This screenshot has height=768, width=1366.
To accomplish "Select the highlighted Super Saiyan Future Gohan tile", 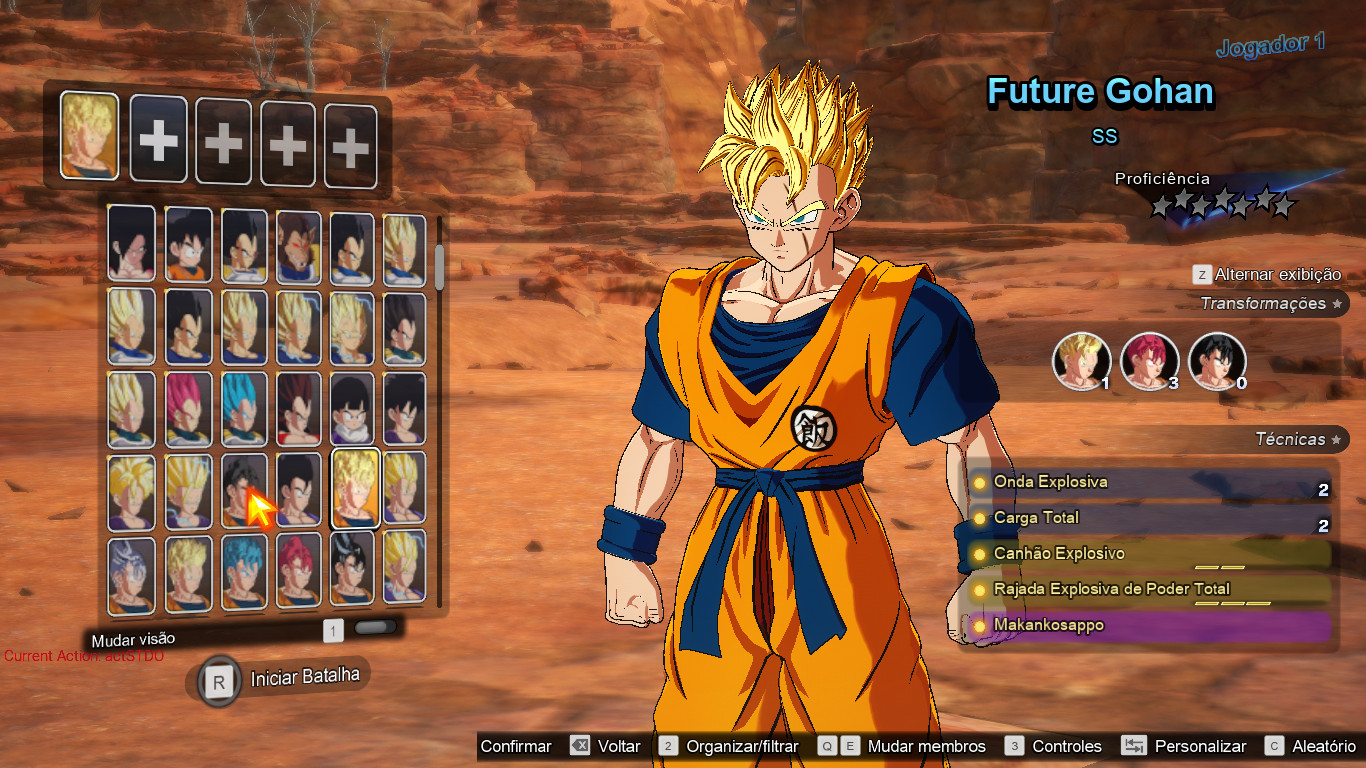I will (355, 487).
